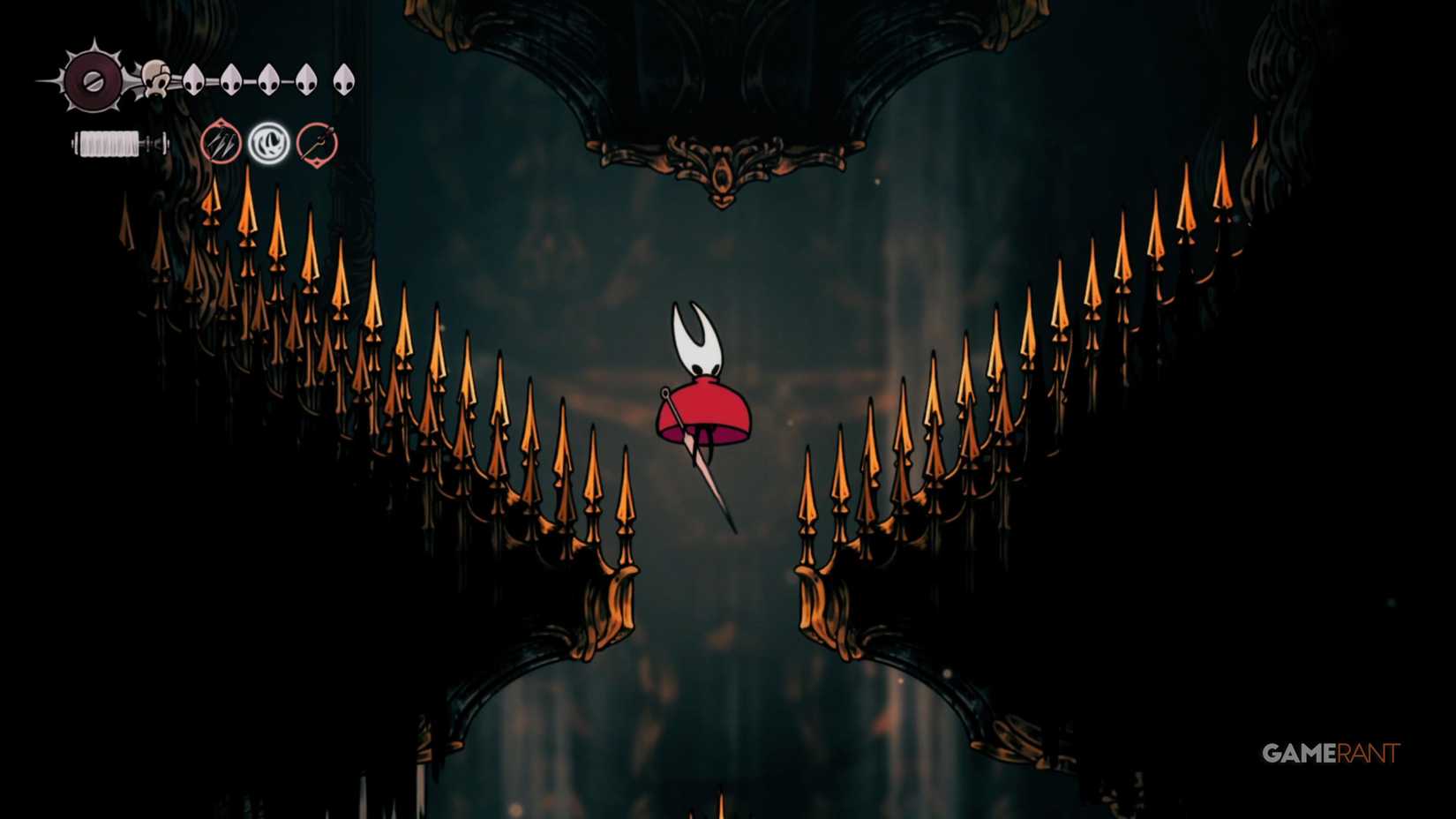1456x819 pixels.
Task: Toggle the red-ringed pin tool active state
Action: click(221, 144)
